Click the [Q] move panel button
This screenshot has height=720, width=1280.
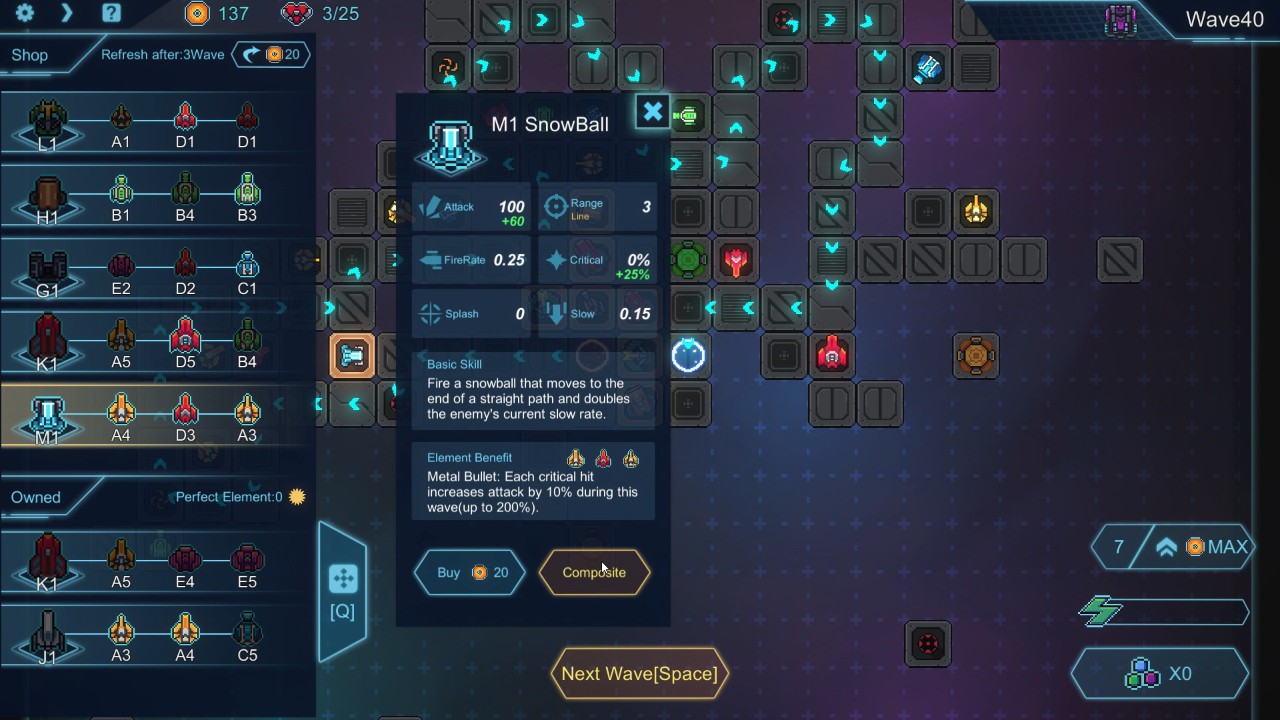click(342, 592)
